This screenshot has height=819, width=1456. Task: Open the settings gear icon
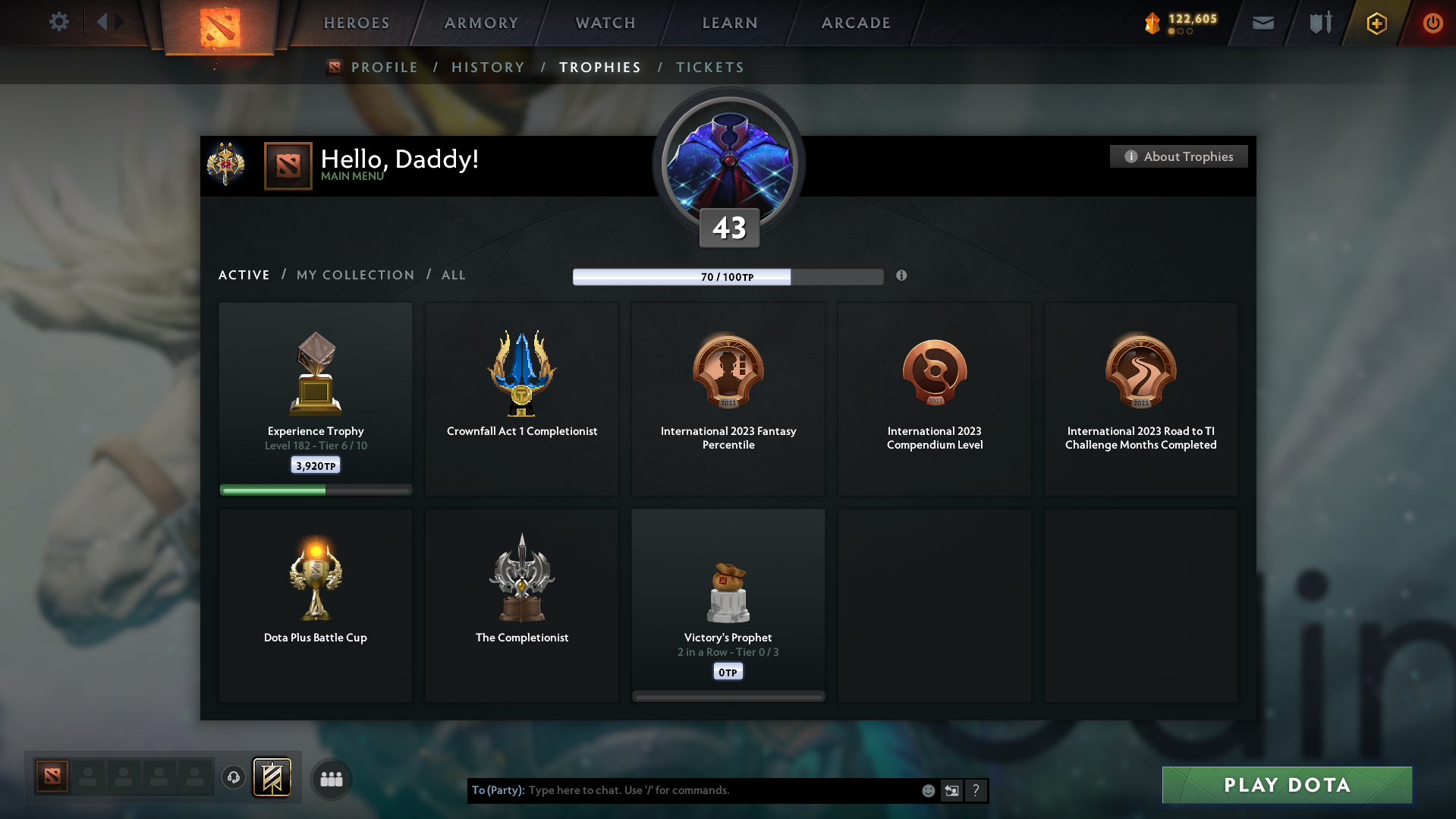(59, 22)
